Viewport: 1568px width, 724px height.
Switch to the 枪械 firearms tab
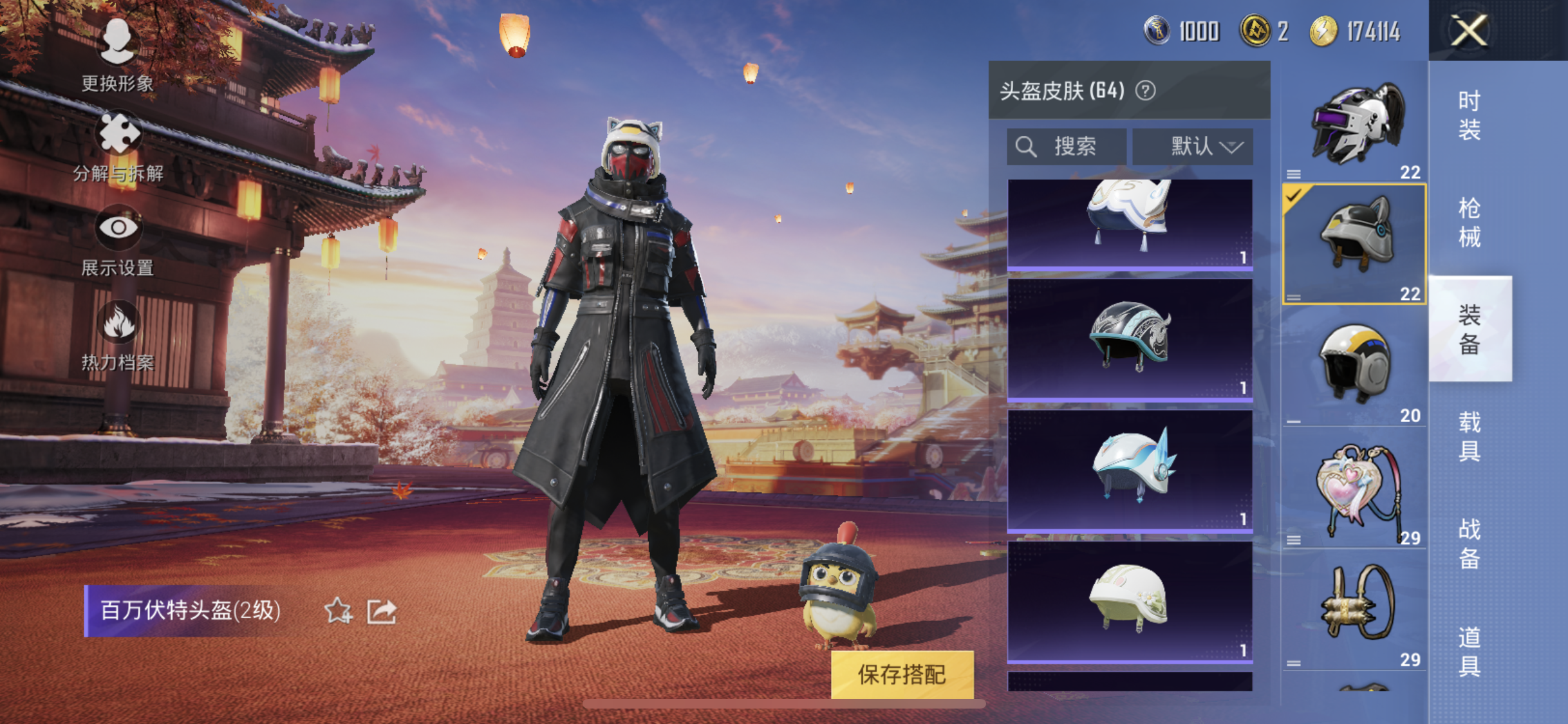point(1470,223)
